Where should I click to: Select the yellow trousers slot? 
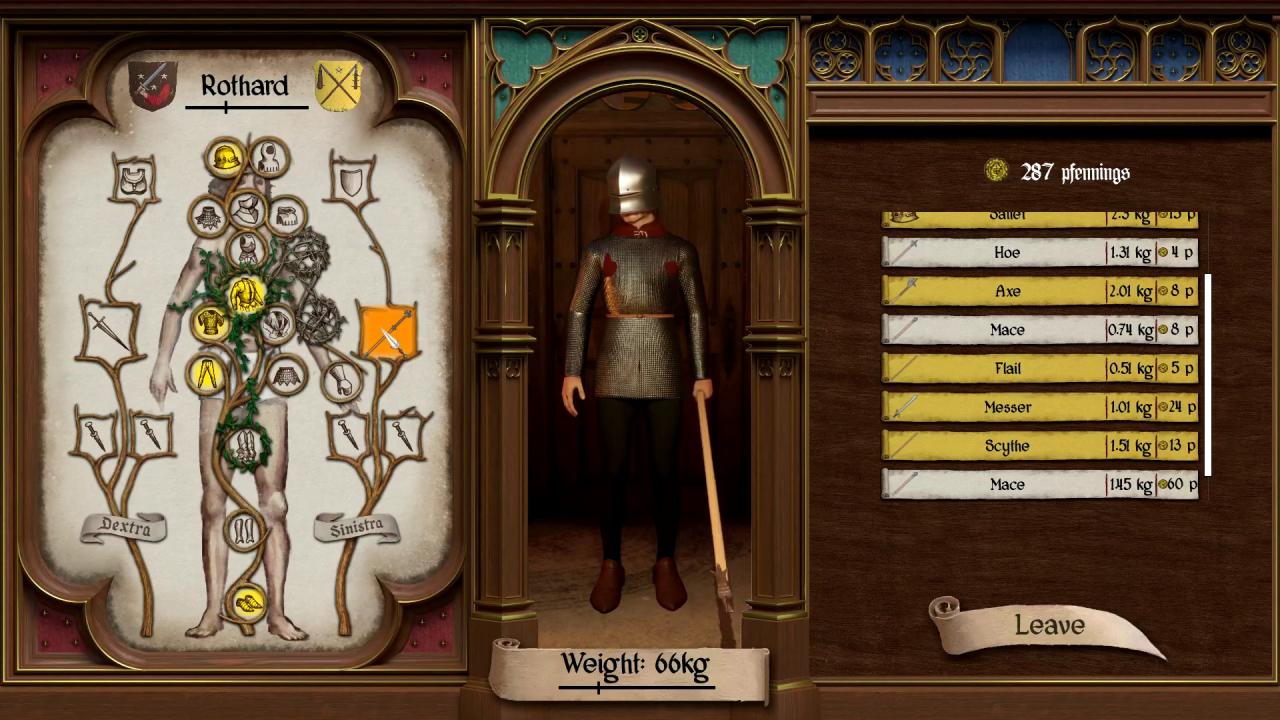[207, 374]
